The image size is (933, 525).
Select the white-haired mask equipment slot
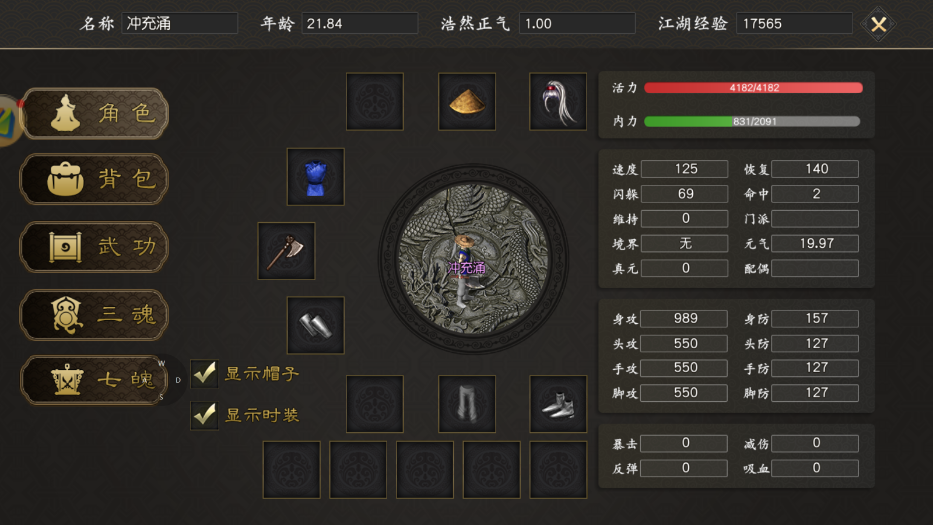557,101
